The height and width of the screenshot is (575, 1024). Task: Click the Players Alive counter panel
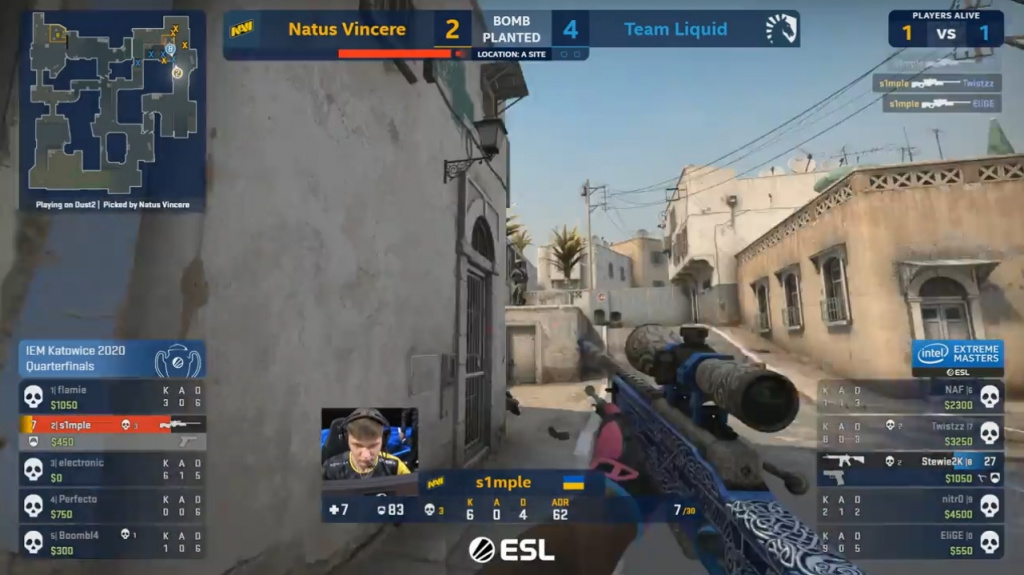pyautogui.click(x=945, y=29)
